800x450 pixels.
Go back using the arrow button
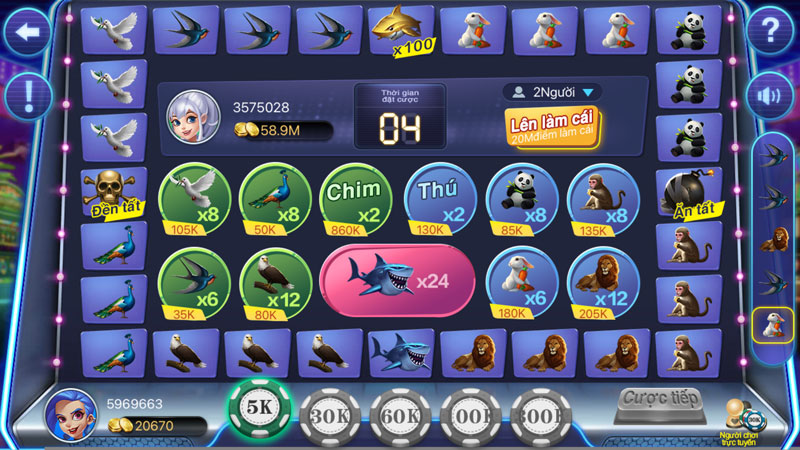coord(28,33)
